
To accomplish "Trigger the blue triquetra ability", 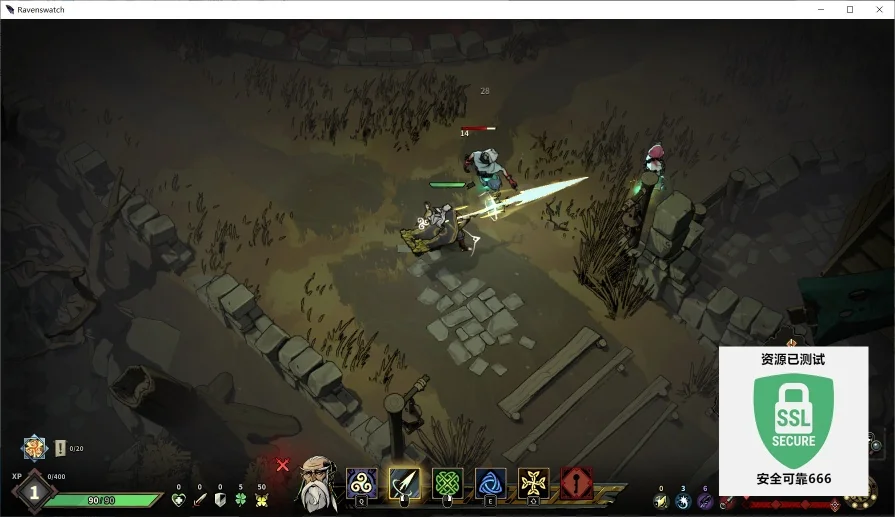I will (490, 483).
